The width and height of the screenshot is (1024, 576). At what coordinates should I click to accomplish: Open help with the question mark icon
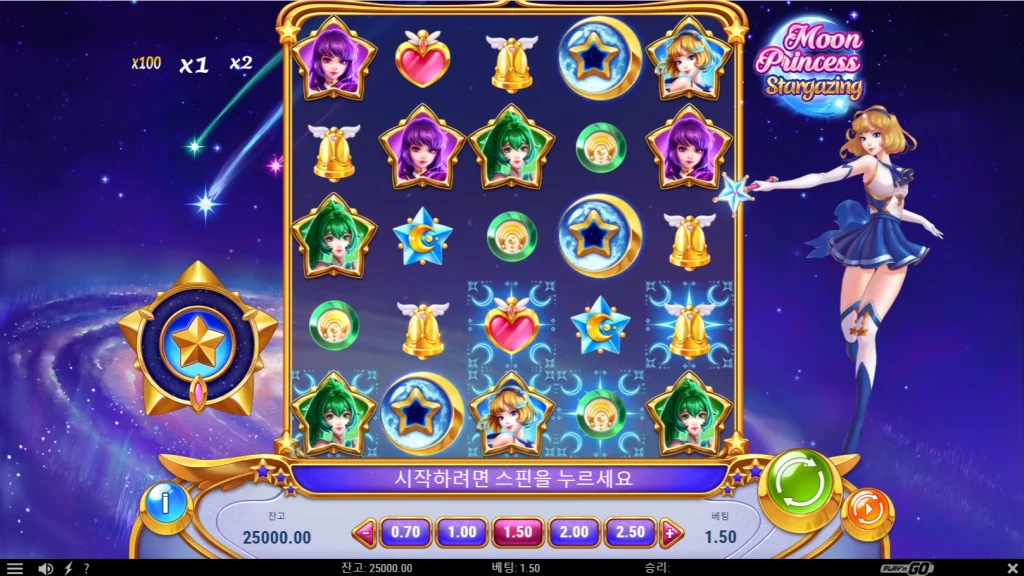(x=87, y=568)
